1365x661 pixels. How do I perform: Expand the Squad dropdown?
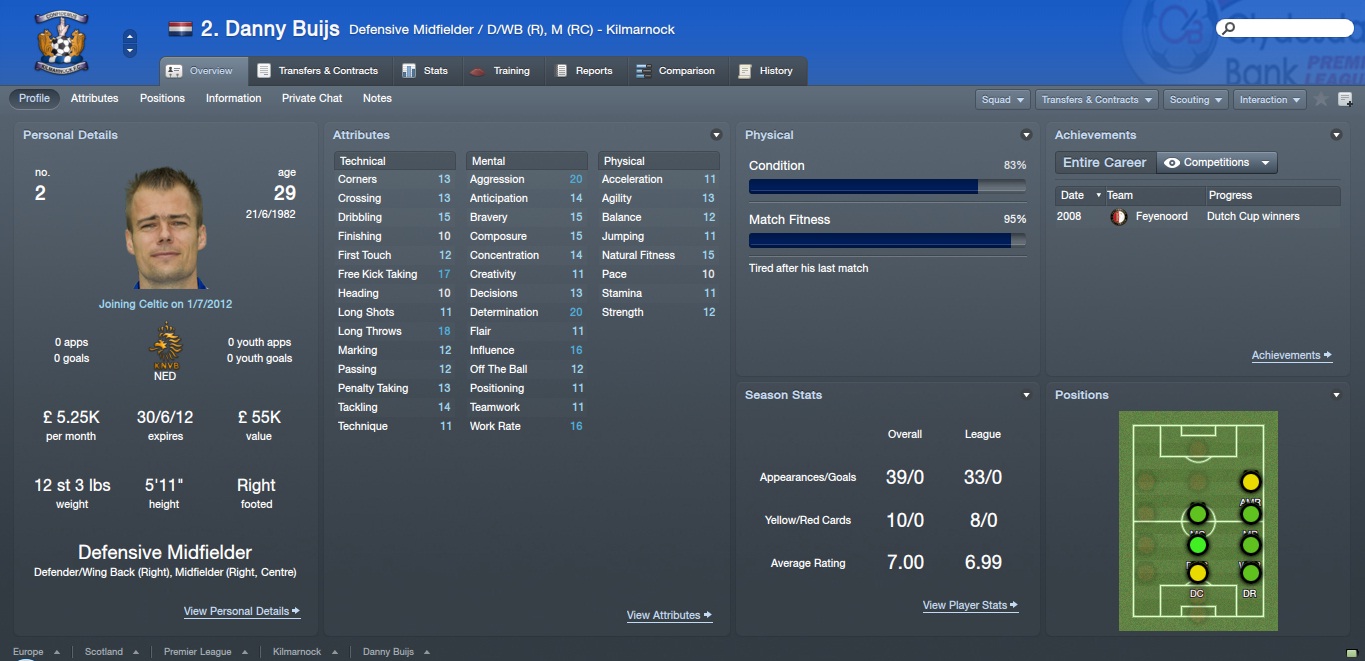pyautogui.click(x=1003, y=100)
